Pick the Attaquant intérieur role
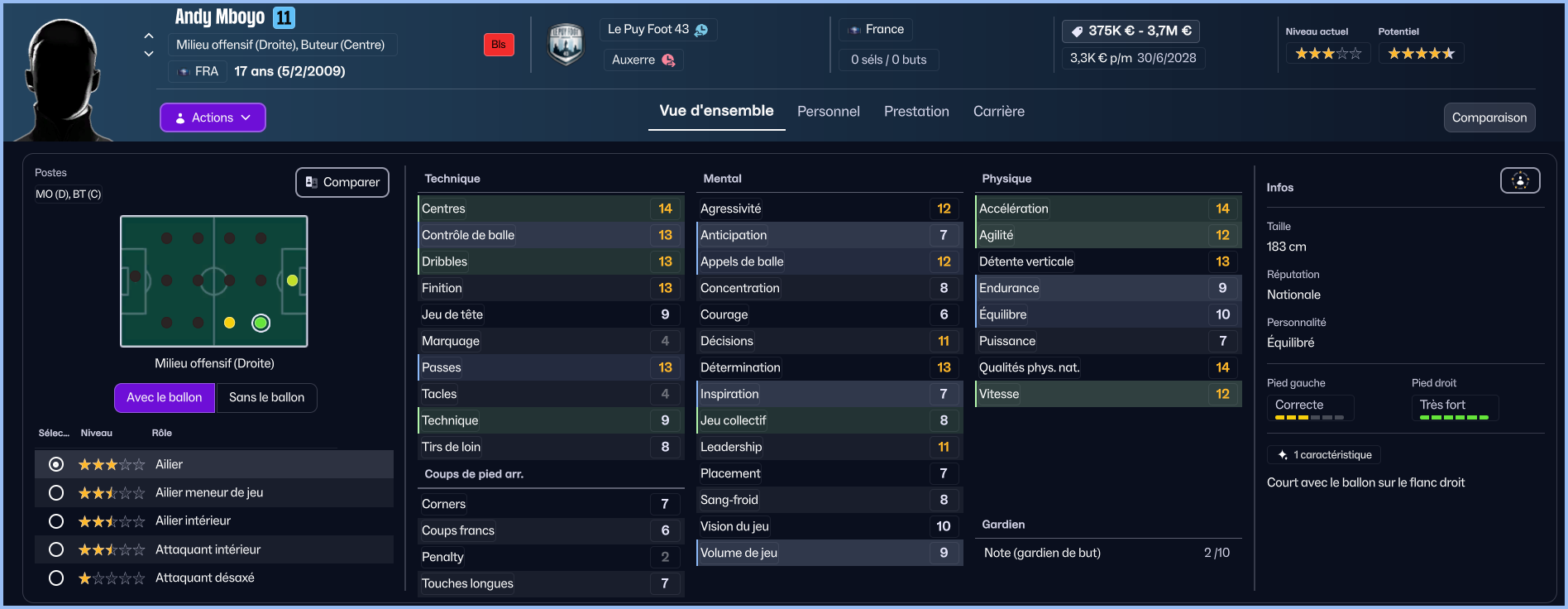 pos(56,549)
